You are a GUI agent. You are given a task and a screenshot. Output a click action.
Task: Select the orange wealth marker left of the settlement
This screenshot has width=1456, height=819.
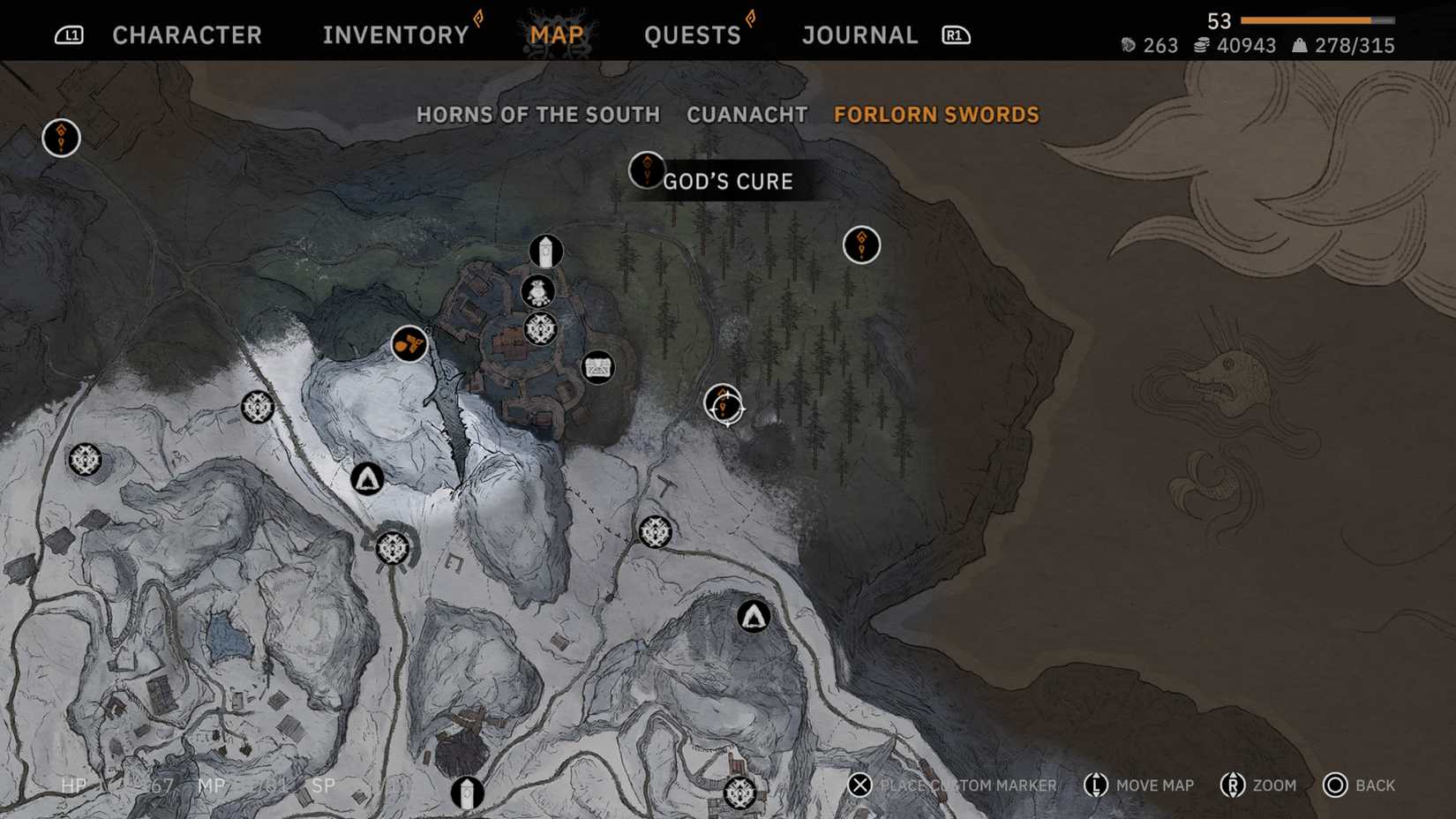[x=409, y=346]
